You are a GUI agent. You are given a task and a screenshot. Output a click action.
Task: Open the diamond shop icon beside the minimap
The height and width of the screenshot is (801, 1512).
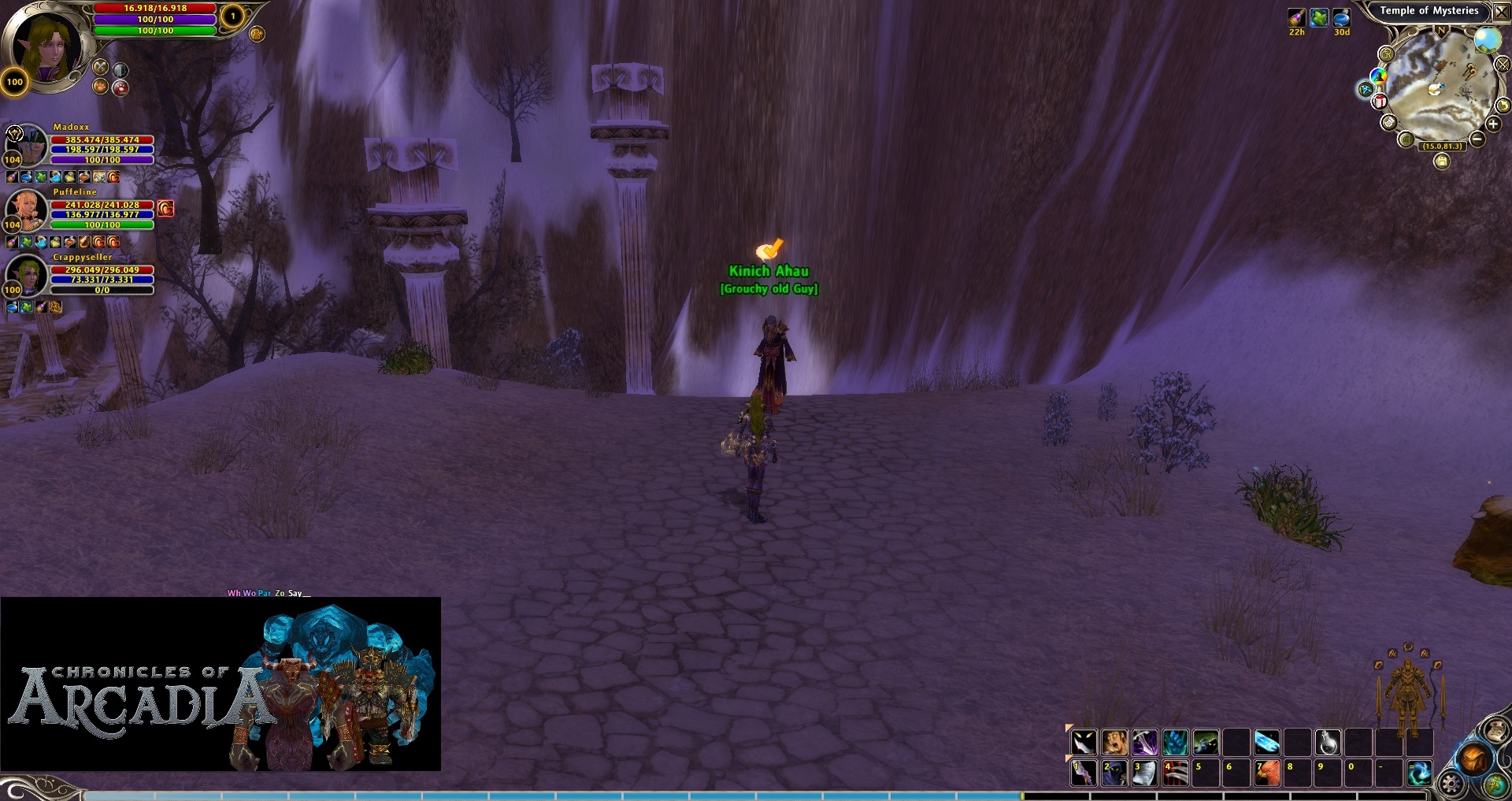(1366, 89)
